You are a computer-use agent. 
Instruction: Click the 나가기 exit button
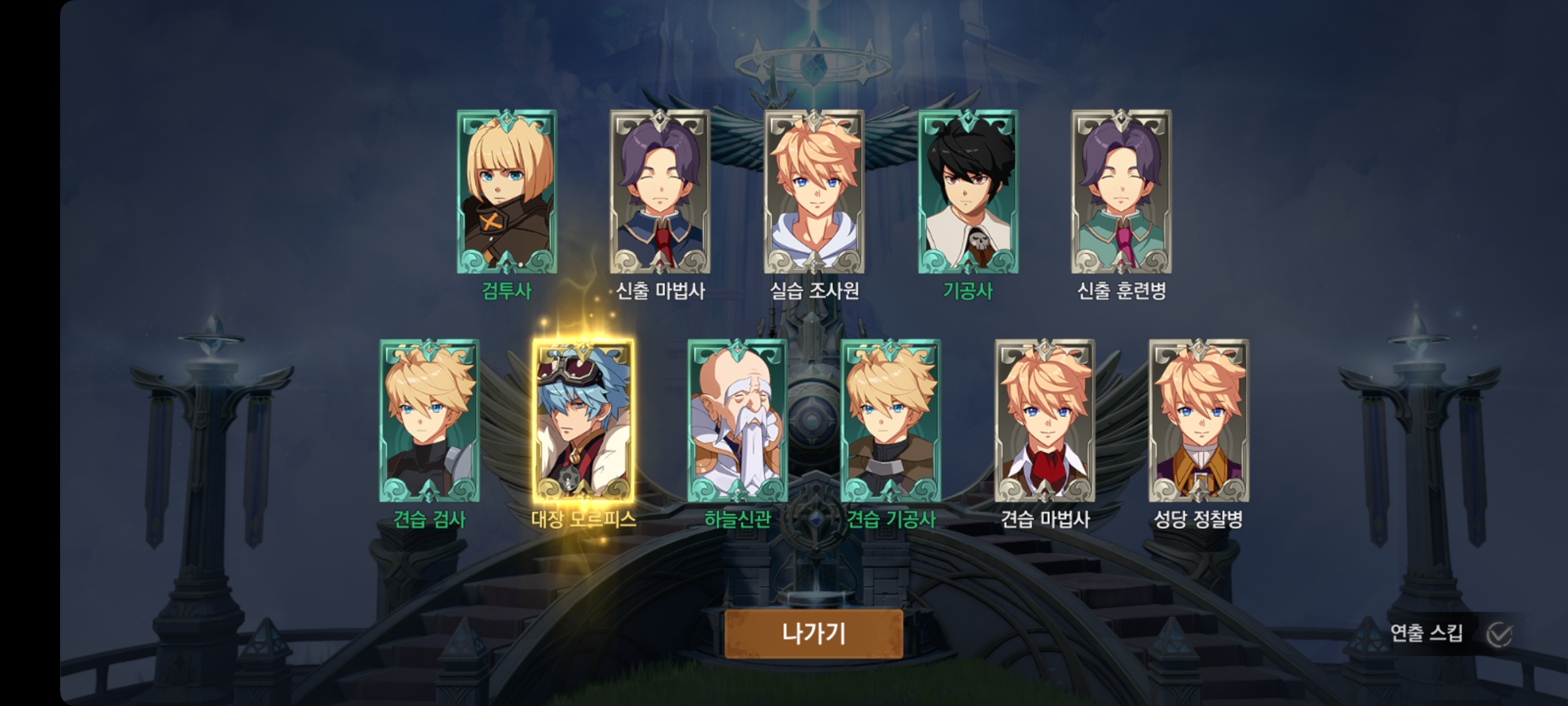click(813, 633)
